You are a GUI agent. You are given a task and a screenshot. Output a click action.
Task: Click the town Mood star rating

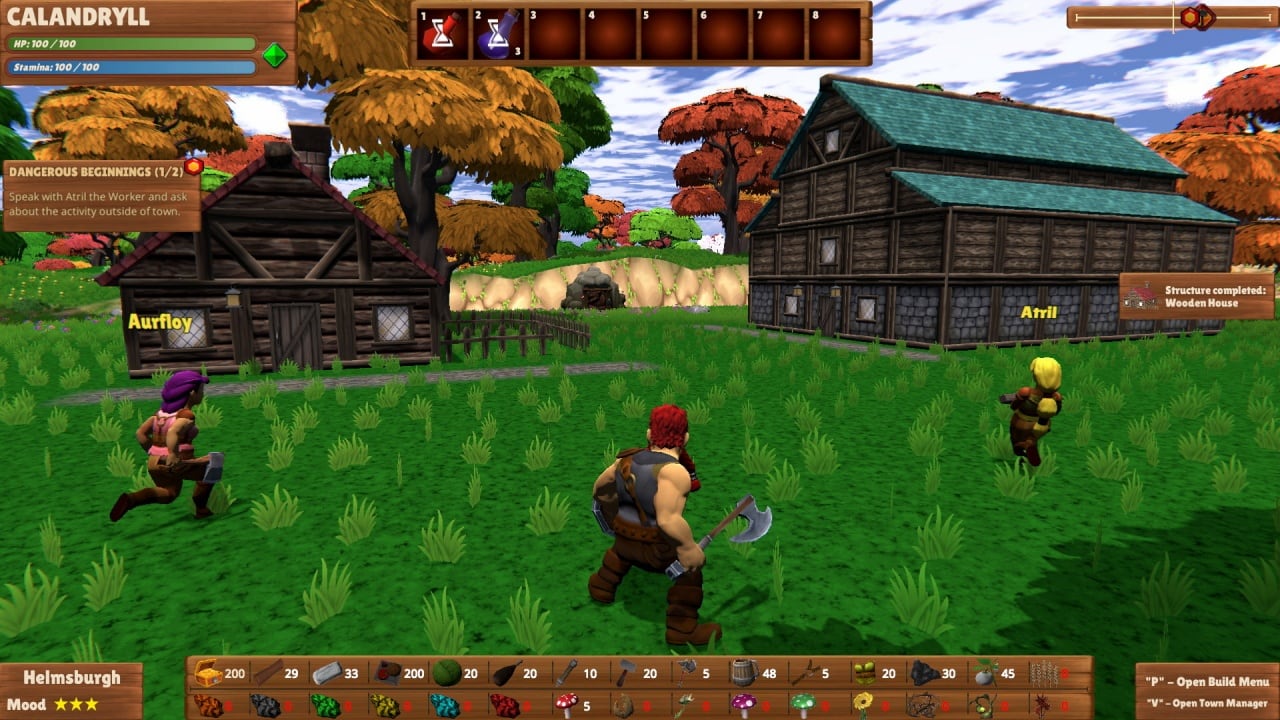click(76, 704)
